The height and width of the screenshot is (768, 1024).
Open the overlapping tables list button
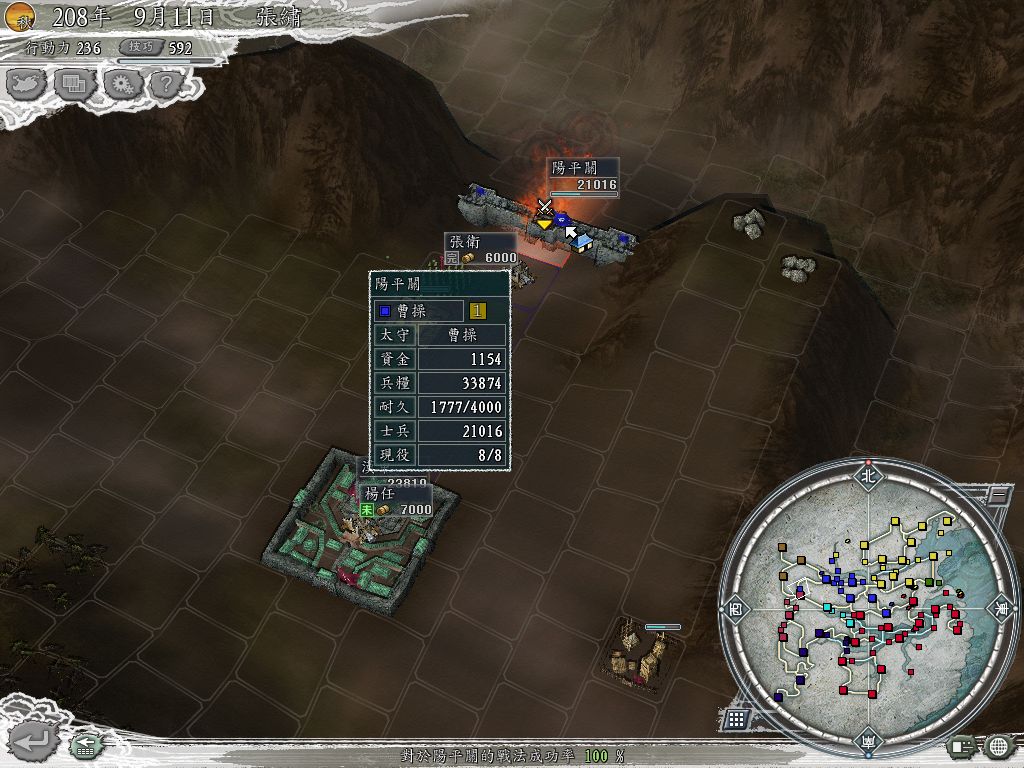[x=76, y=84]
